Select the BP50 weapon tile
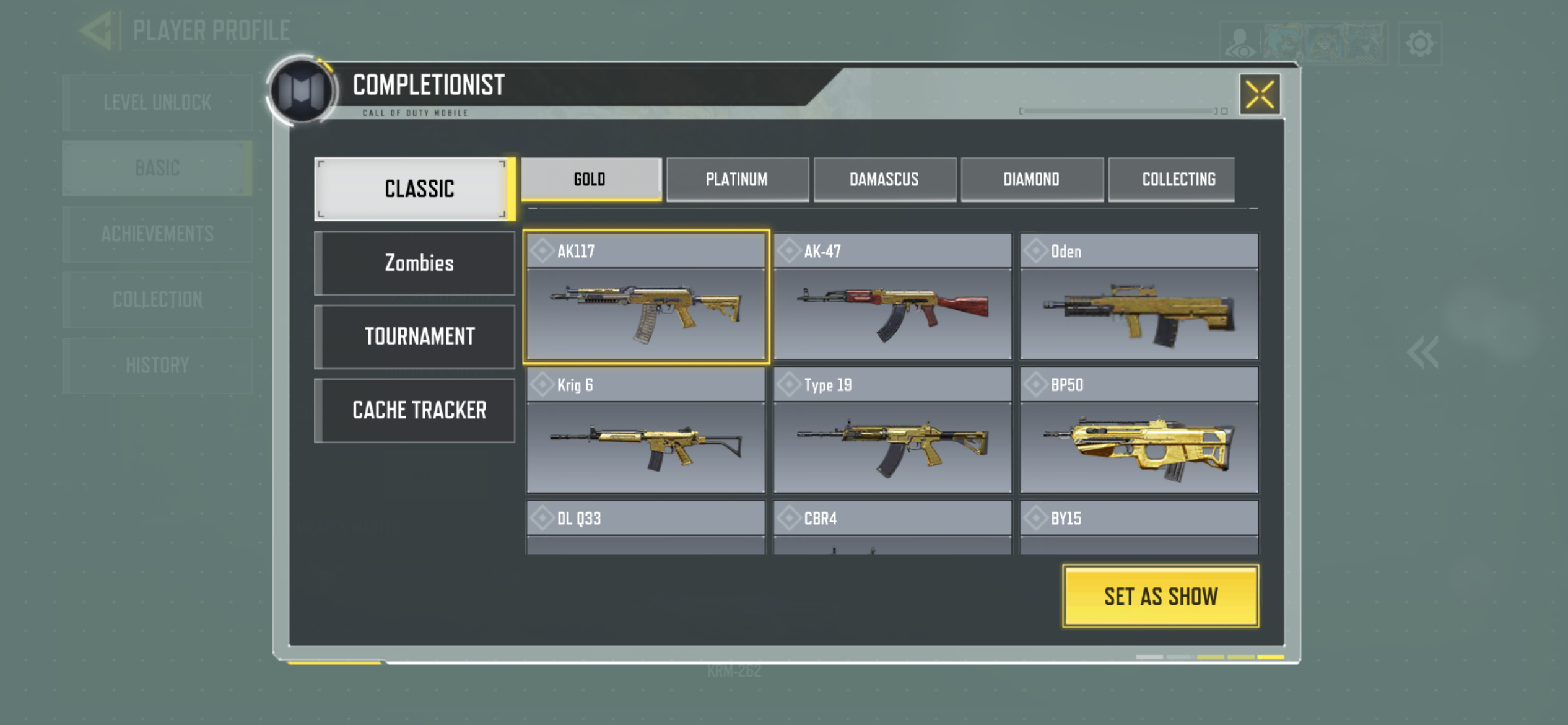The height and width of the screenshot is (725, 1568). (x=1139, y=431)
